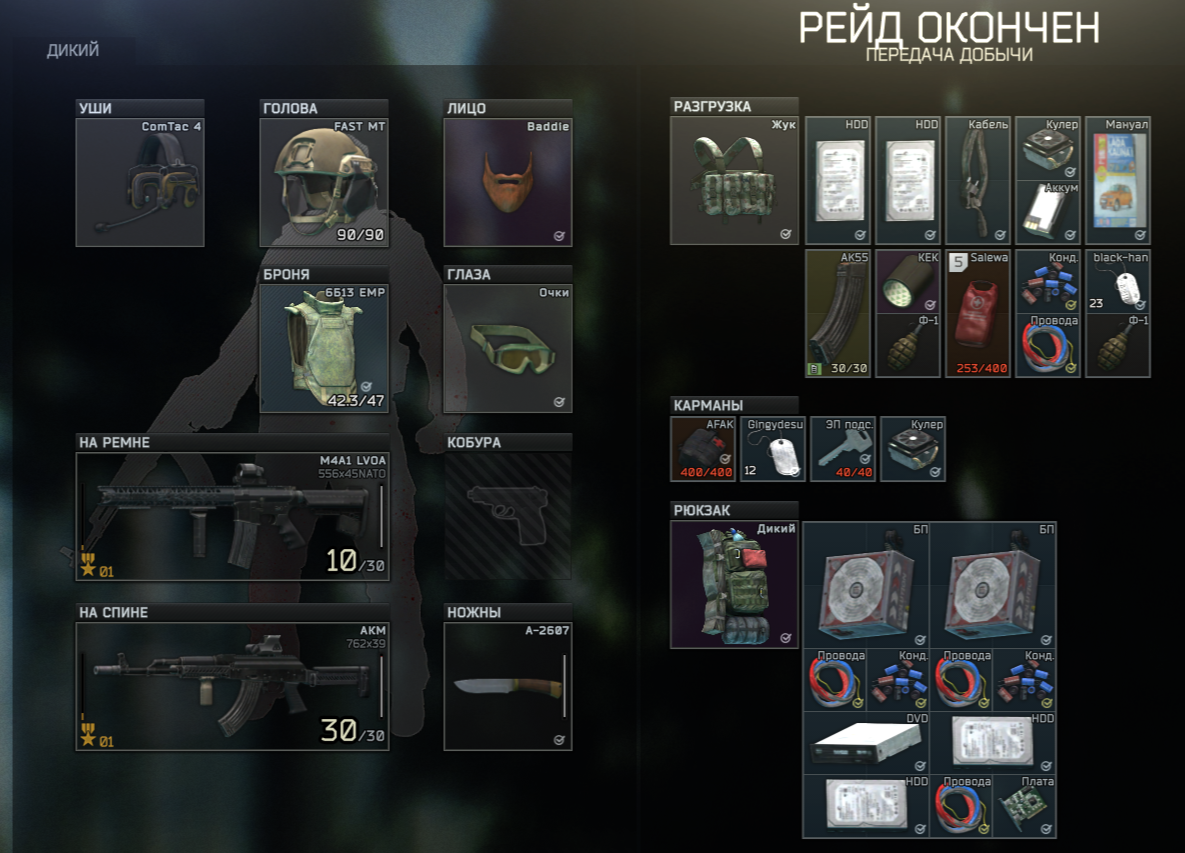Click the FAST MT helmet
The image size is (1185, 853).
click(323, 182)
